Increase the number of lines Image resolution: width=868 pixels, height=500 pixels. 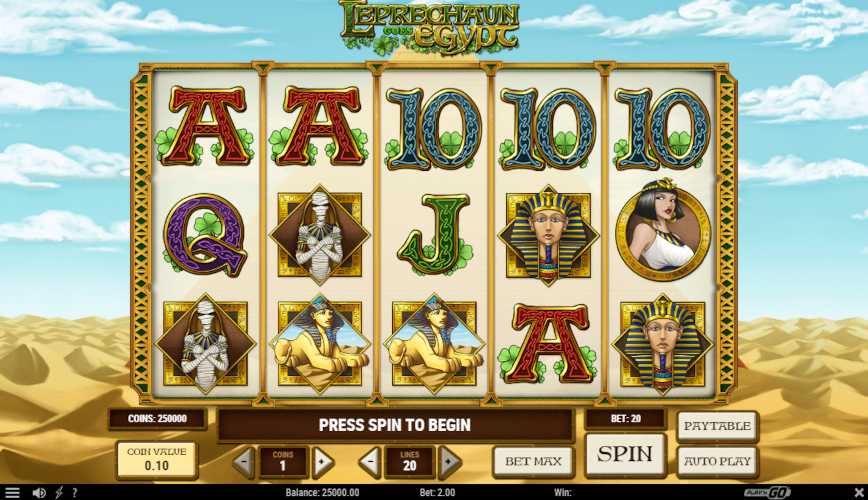click(449, 462)
